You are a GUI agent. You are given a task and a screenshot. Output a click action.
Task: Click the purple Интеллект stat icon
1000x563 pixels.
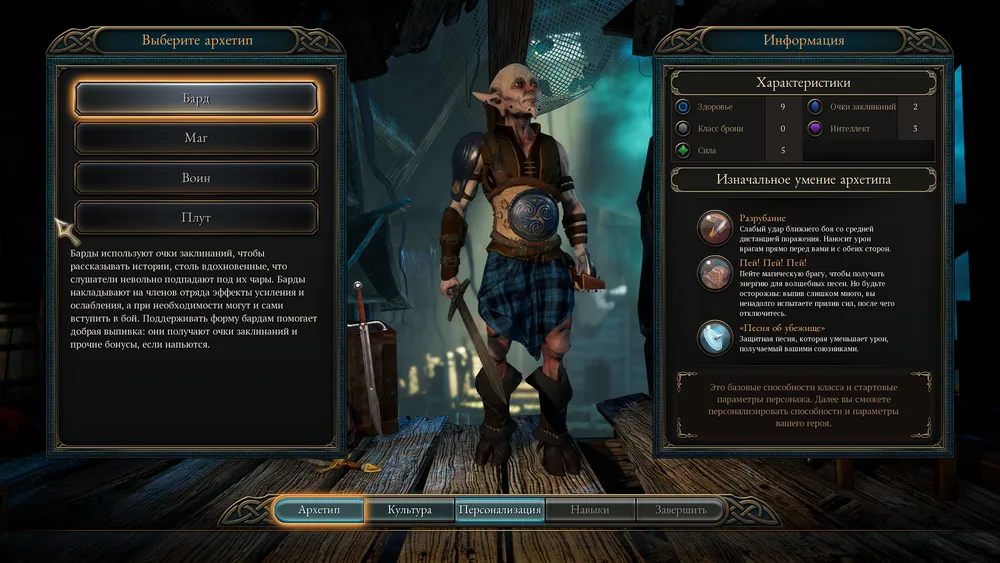pyautogui.click(x=815, y=128)
